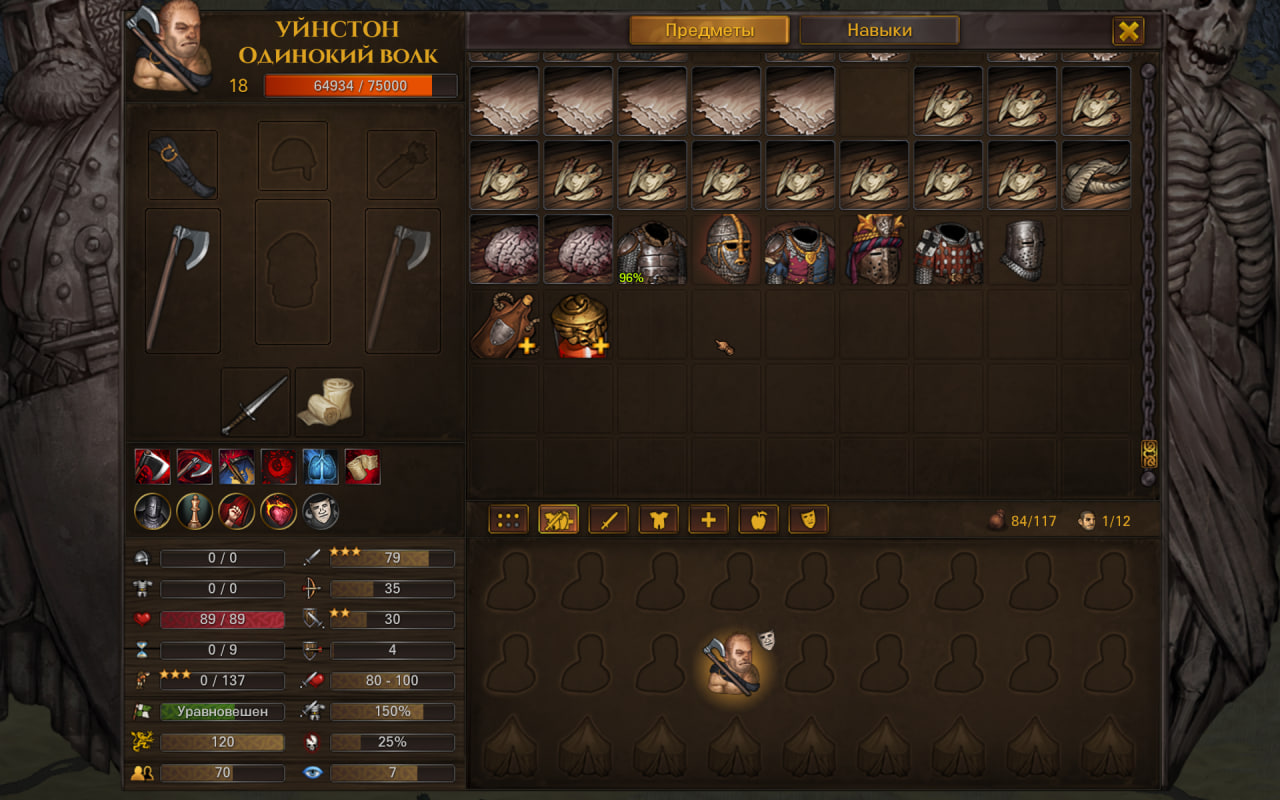Switch to the Навыки tab

point(879,31)
